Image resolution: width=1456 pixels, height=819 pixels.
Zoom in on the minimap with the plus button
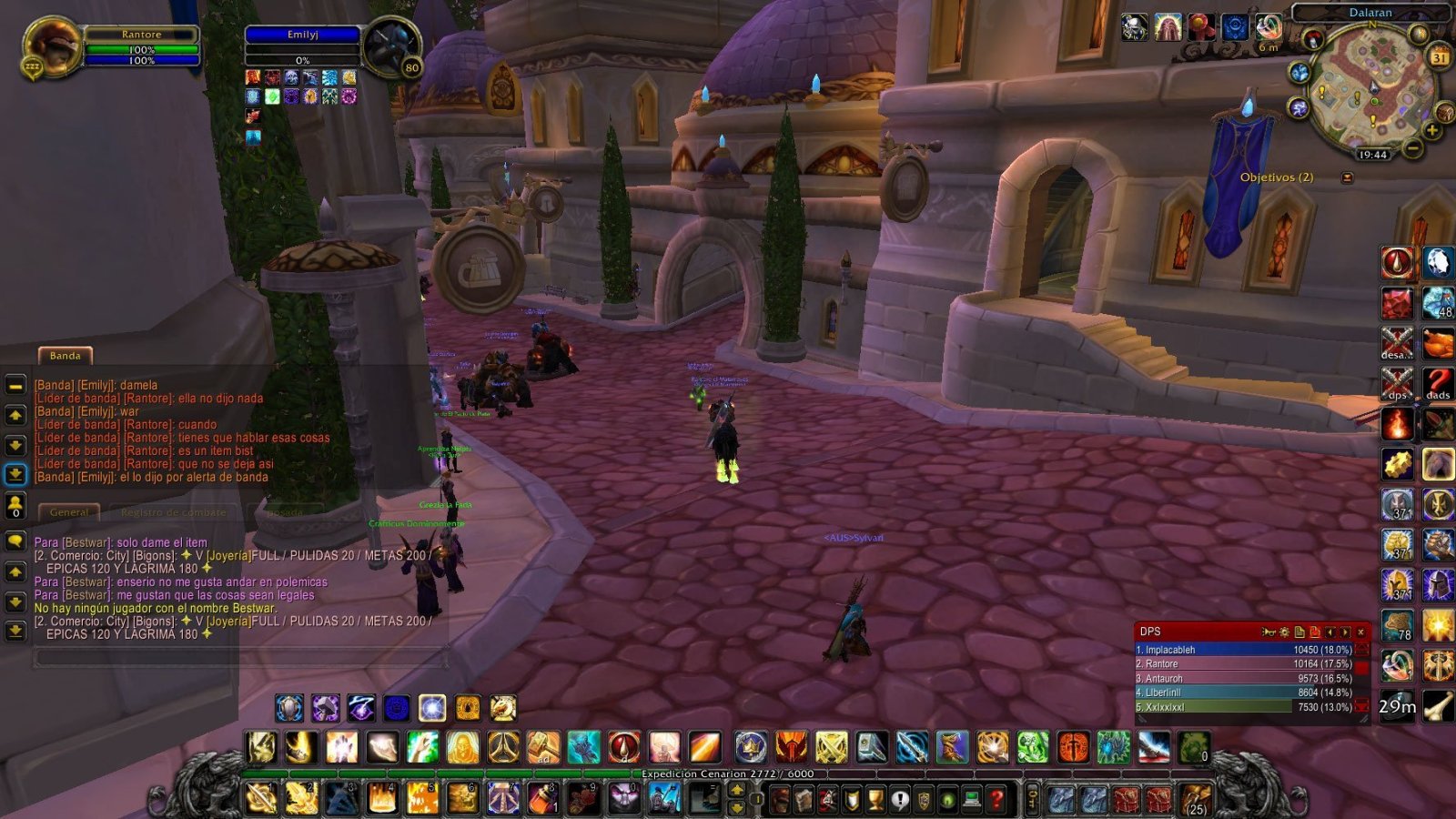[1431, 131]
